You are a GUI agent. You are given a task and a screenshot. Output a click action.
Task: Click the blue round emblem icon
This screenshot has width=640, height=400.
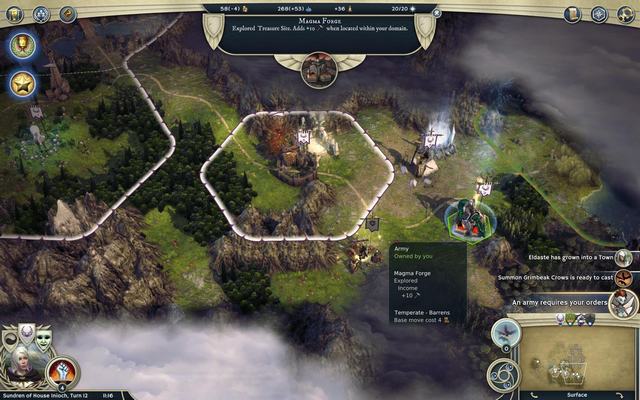(x=41, y=14)
